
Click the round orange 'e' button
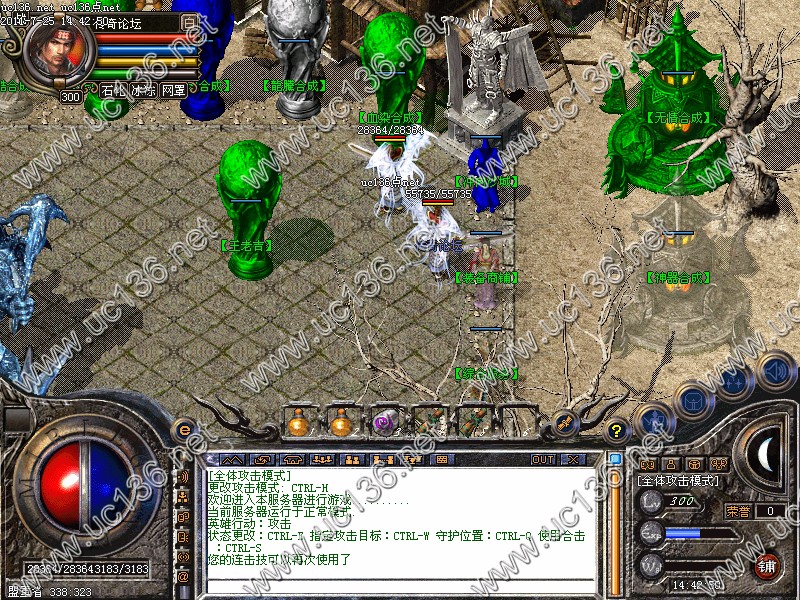point(184,430)
